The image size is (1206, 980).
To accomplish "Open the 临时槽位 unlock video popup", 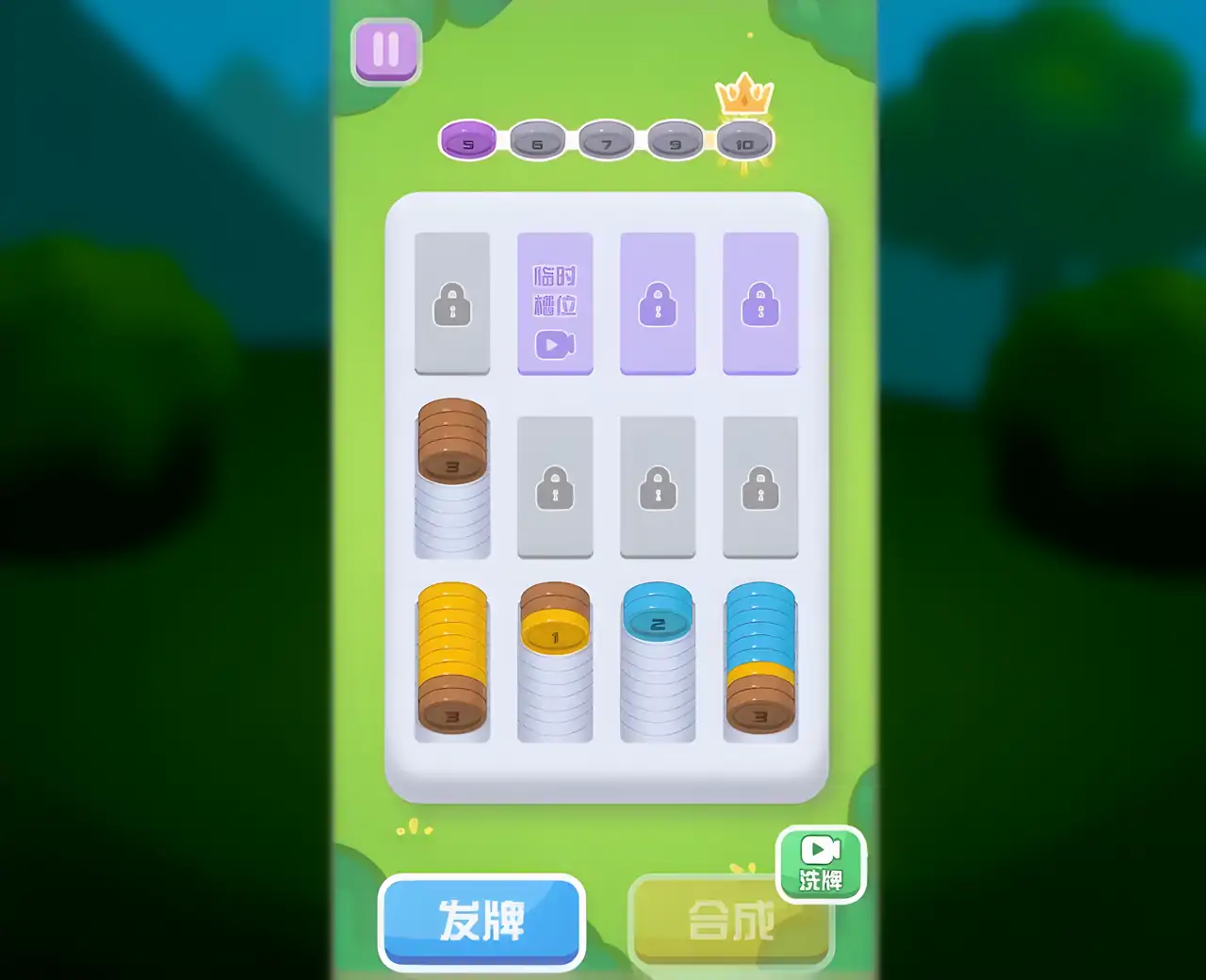I will 555,303.
